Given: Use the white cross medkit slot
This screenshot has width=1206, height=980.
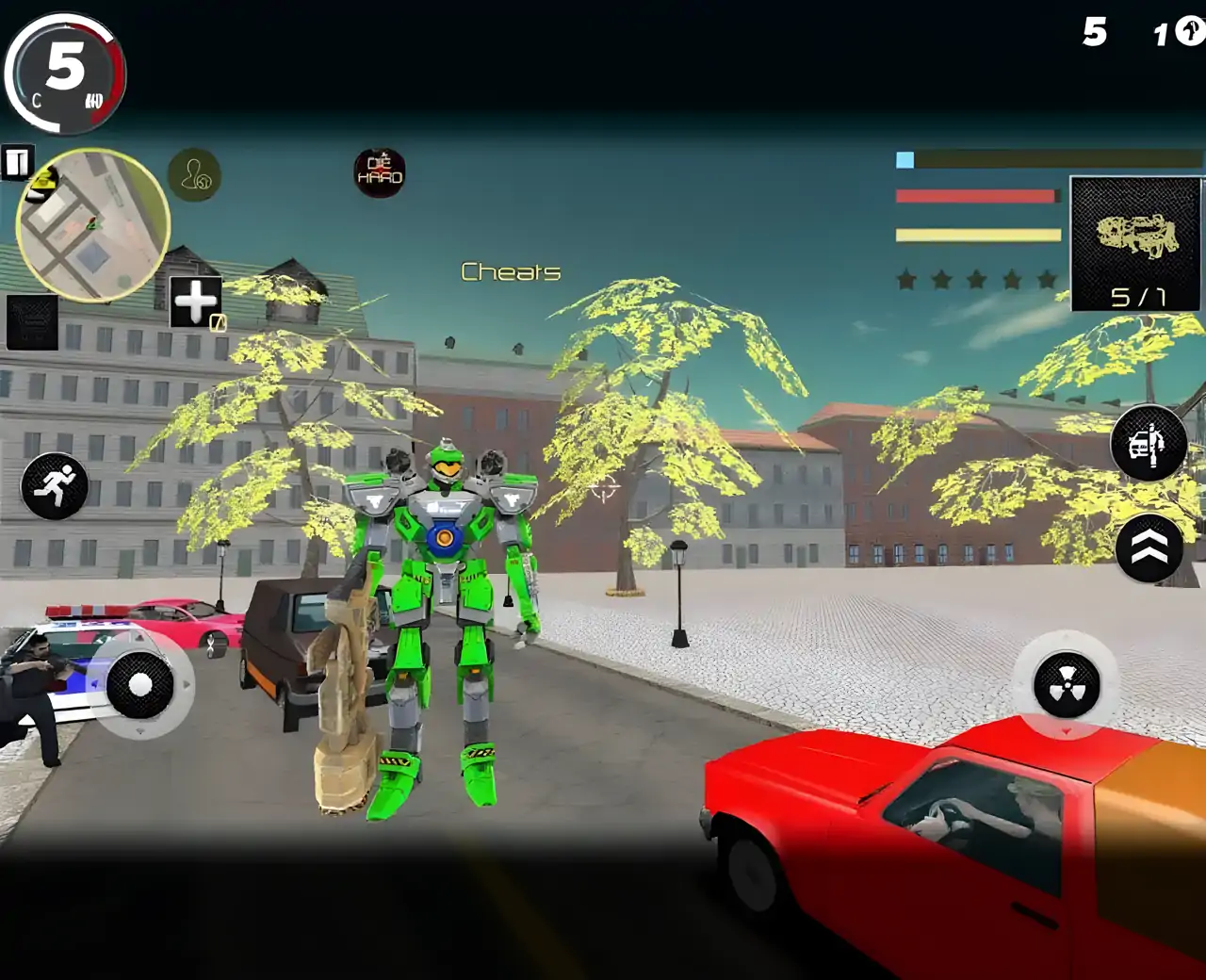Looking at the screenshot, I should (x=196, y=302).
